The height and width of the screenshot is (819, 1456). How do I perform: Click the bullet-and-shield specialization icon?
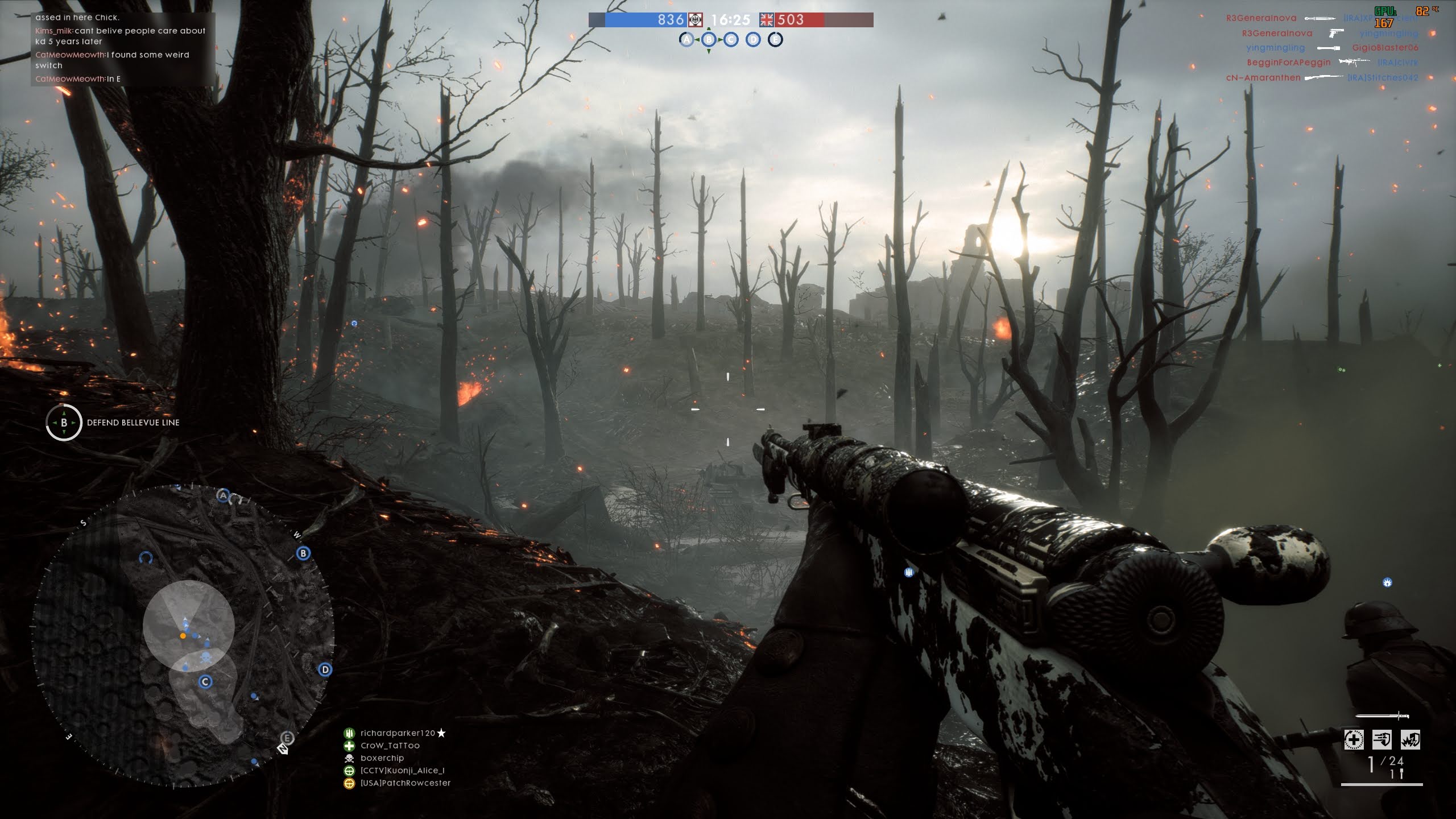1382,739
